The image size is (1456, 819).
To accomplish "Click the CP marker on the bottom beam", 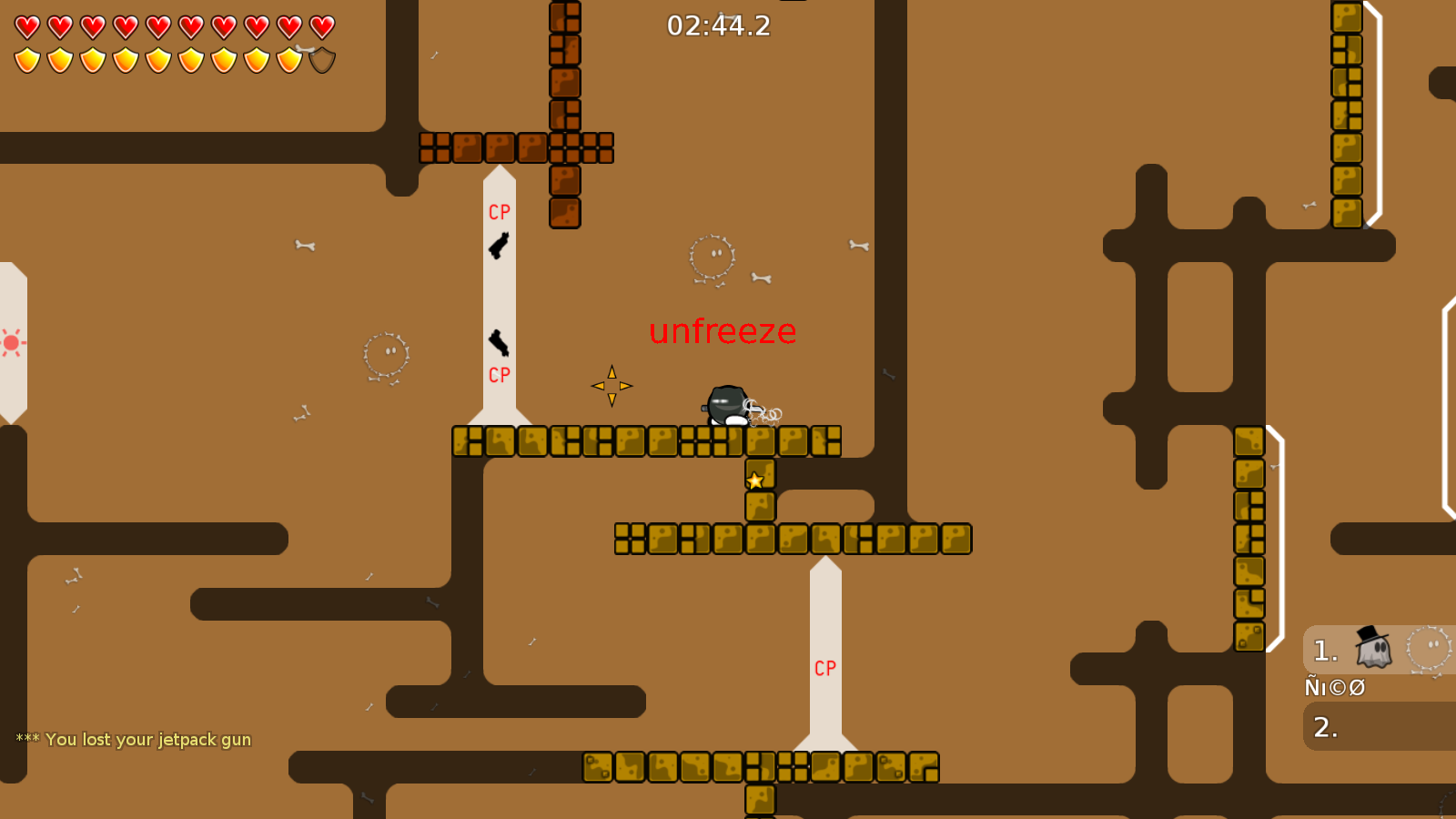I will click(x=824, y=670).
